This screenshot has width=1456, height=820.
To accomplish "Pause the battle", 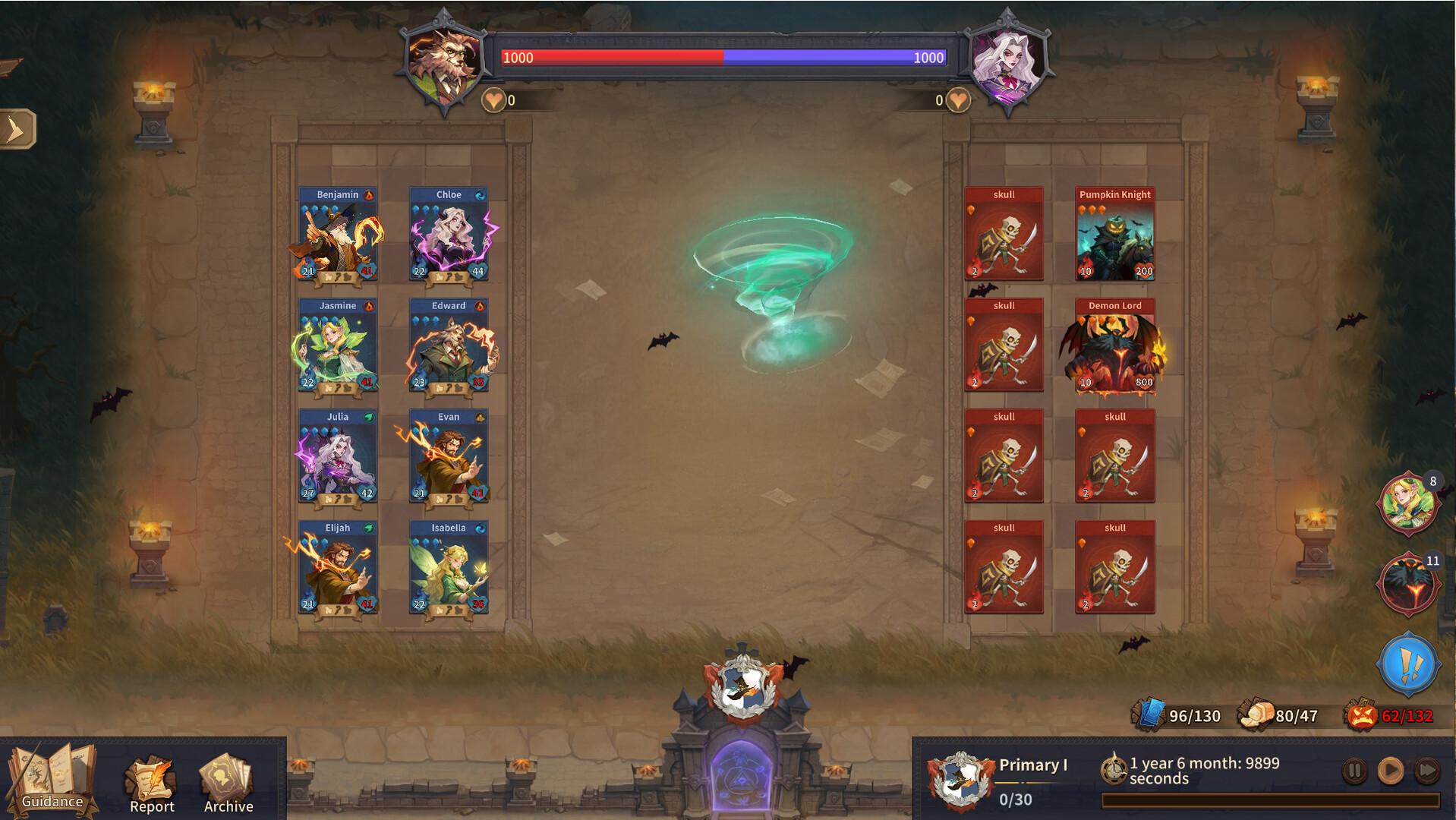I will [1353, 771].
